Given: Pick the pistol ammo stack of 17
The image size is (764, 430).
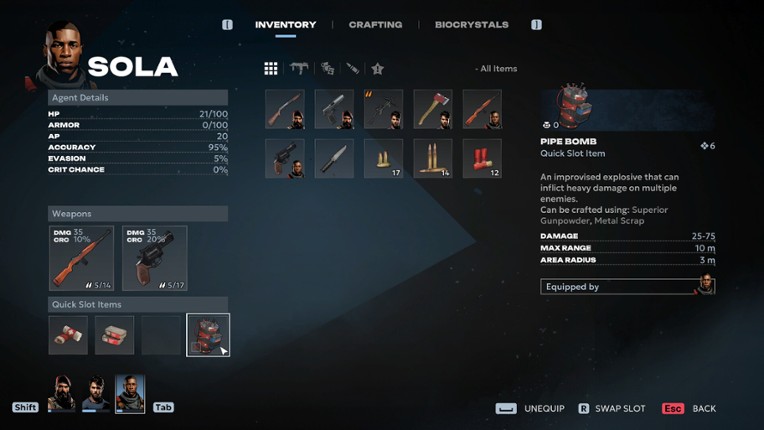Looking at the screenshot, I should click(383, 158).
